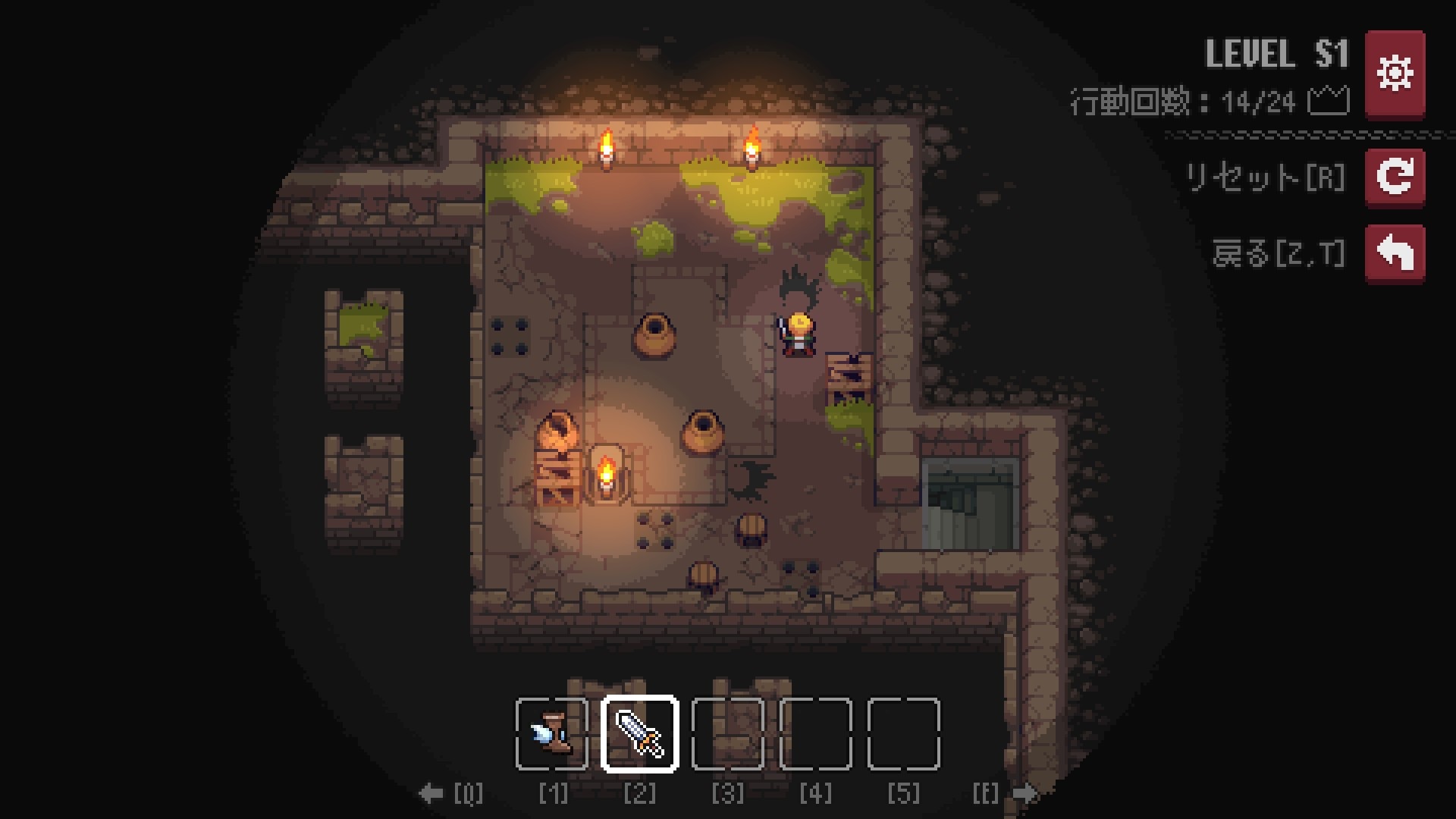Click the red reset level button
Image resolution: width=1456 pixels, height=819 pixels.
coord(1395,177)
